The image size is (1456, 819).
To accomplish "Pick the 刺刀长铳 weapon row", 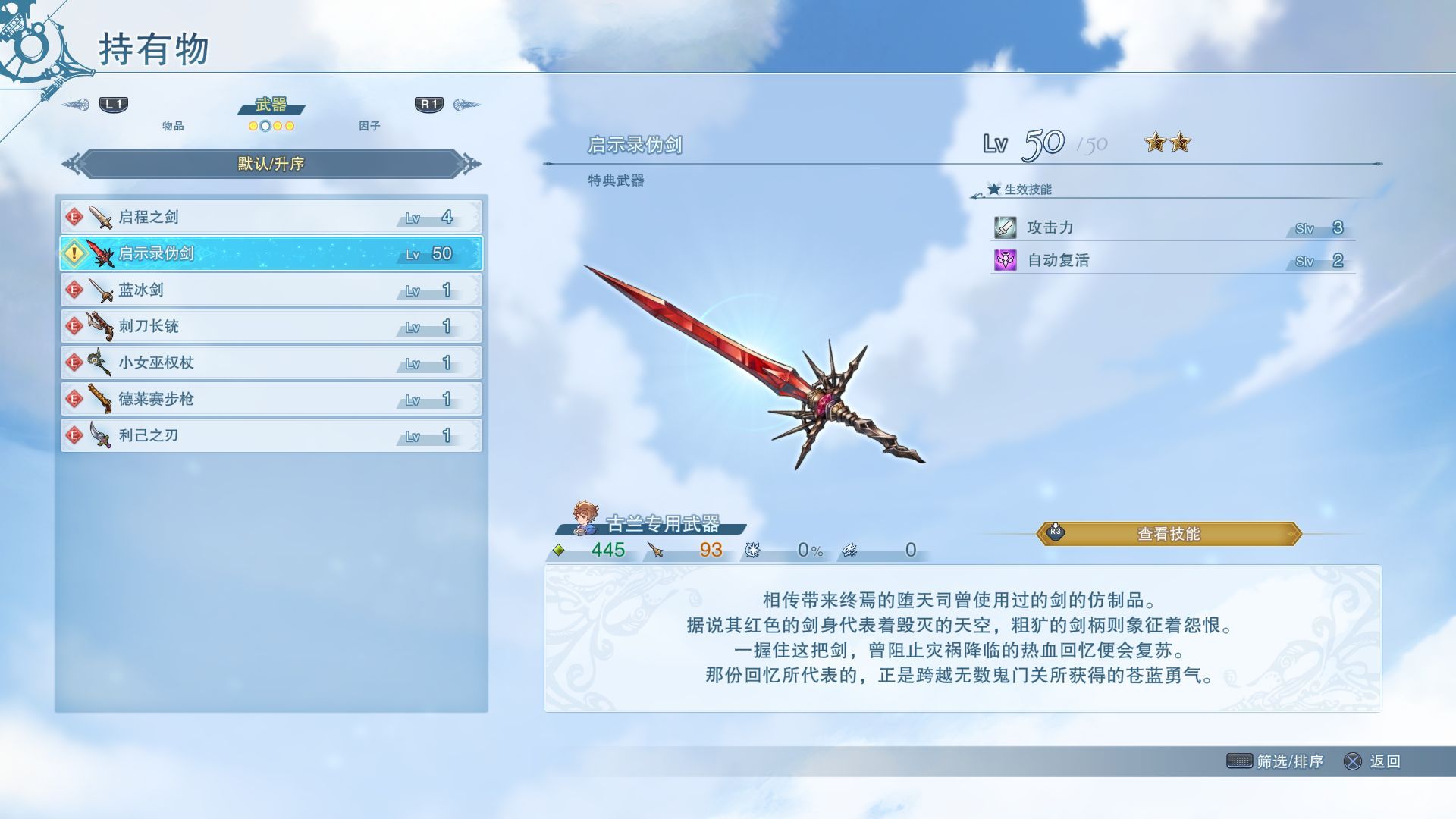I will 271,326.
